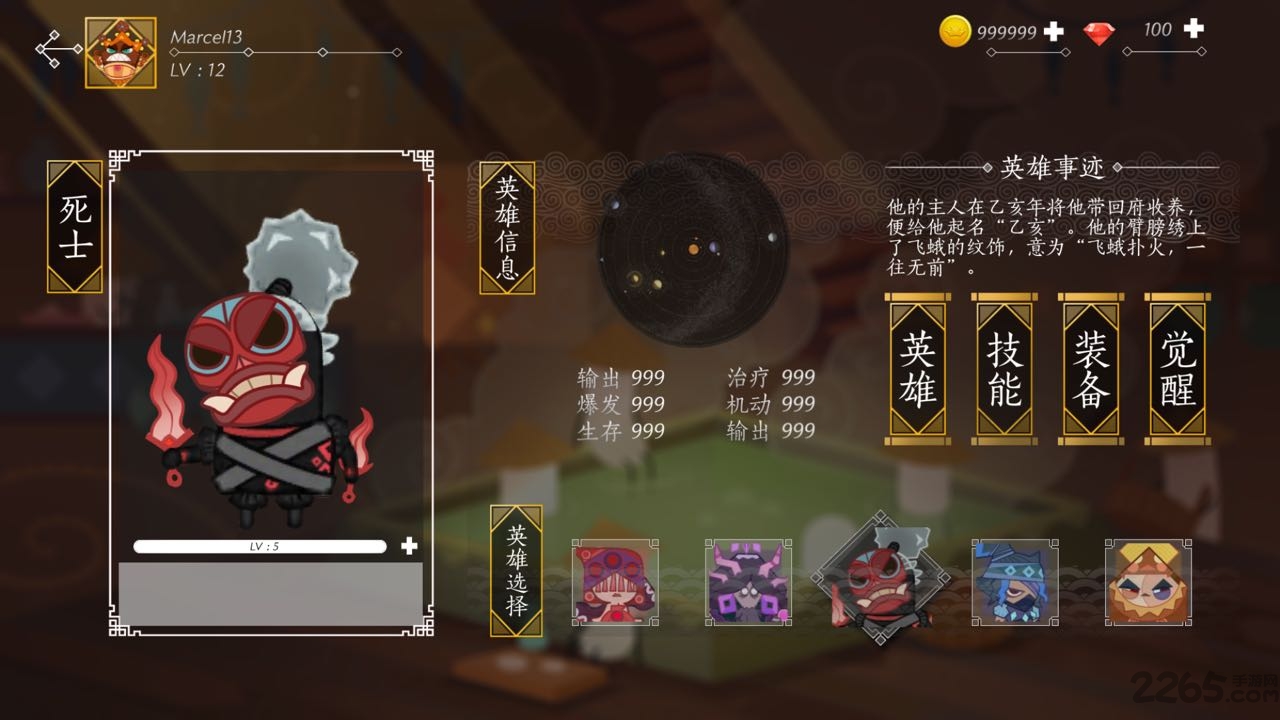Open the 技能 skills panel
Screen dimensions: 1280x720
coord(1003,367)
